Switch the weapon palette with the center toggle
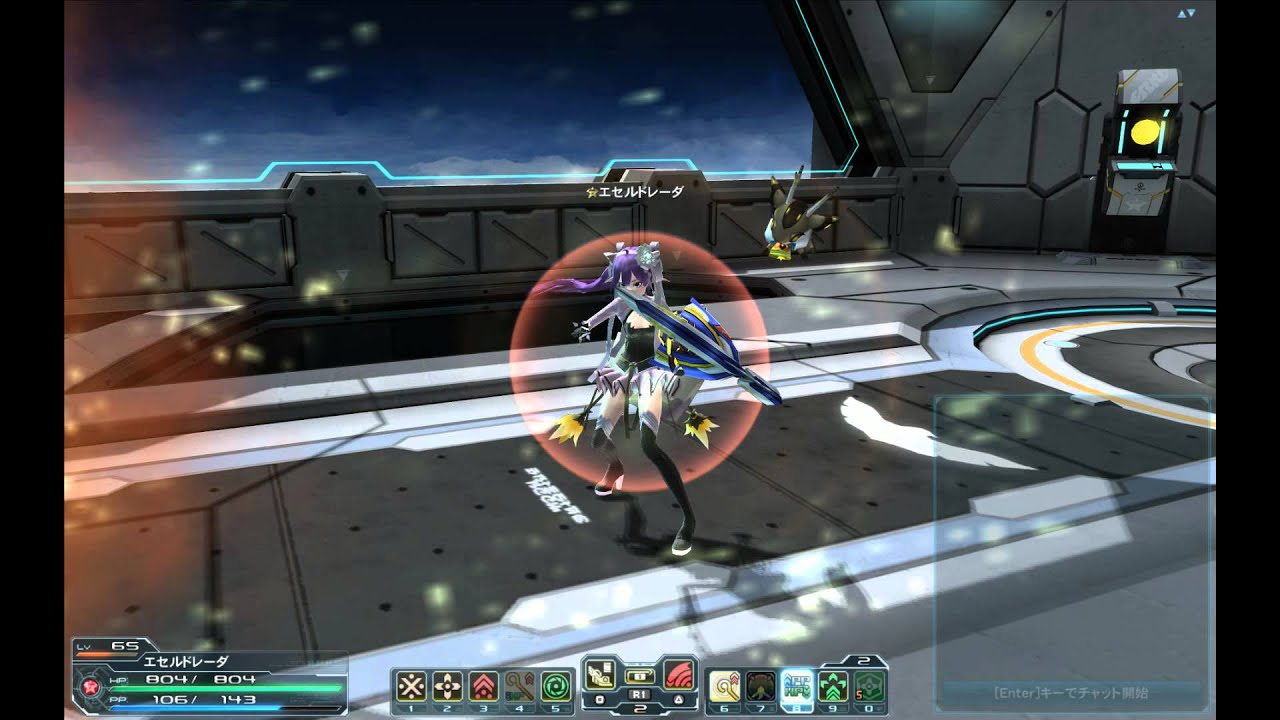 click(x=639, y=675)
